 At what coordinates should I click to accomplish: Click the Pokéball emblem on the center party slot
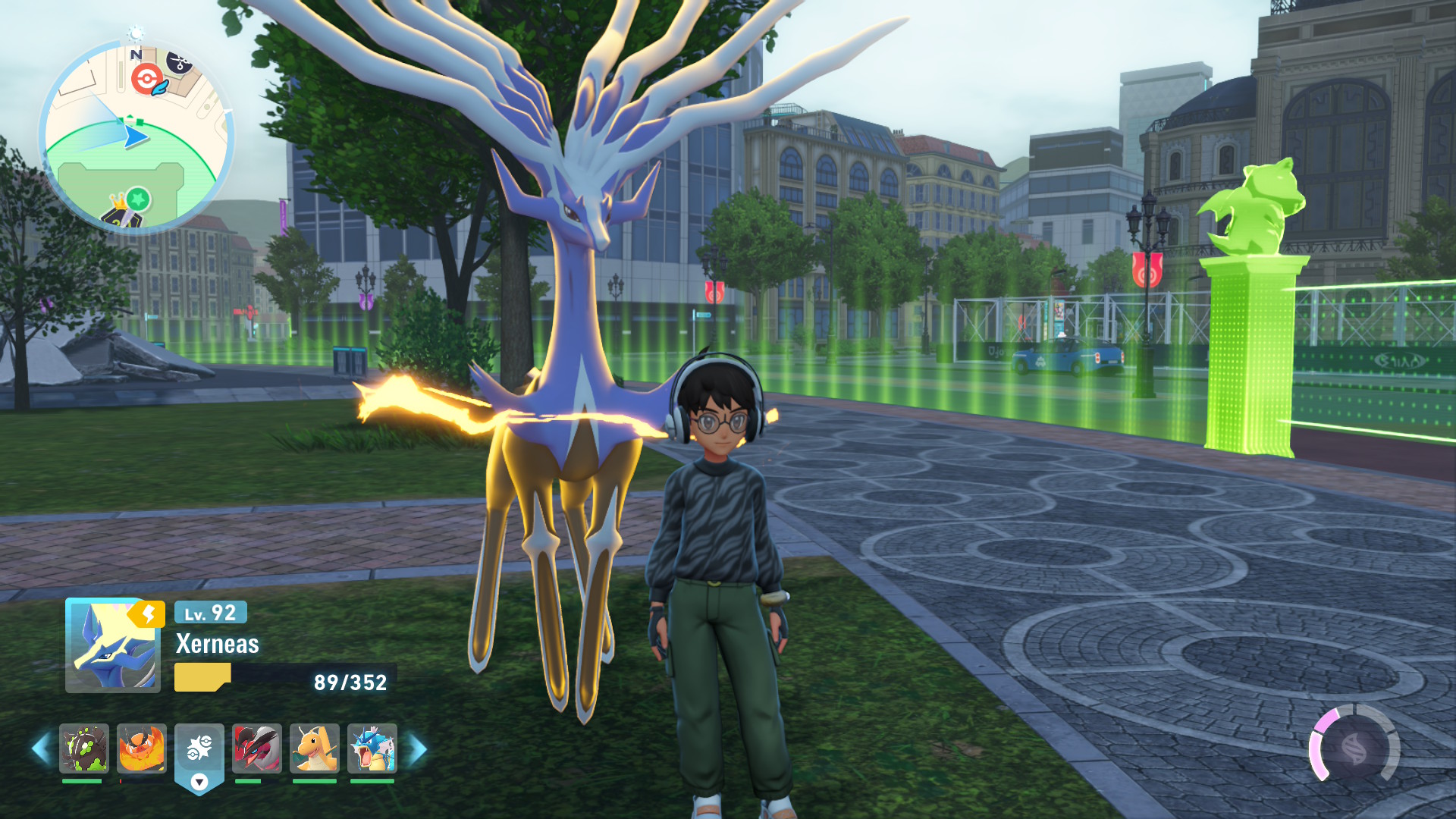click(x=201, y=748)
